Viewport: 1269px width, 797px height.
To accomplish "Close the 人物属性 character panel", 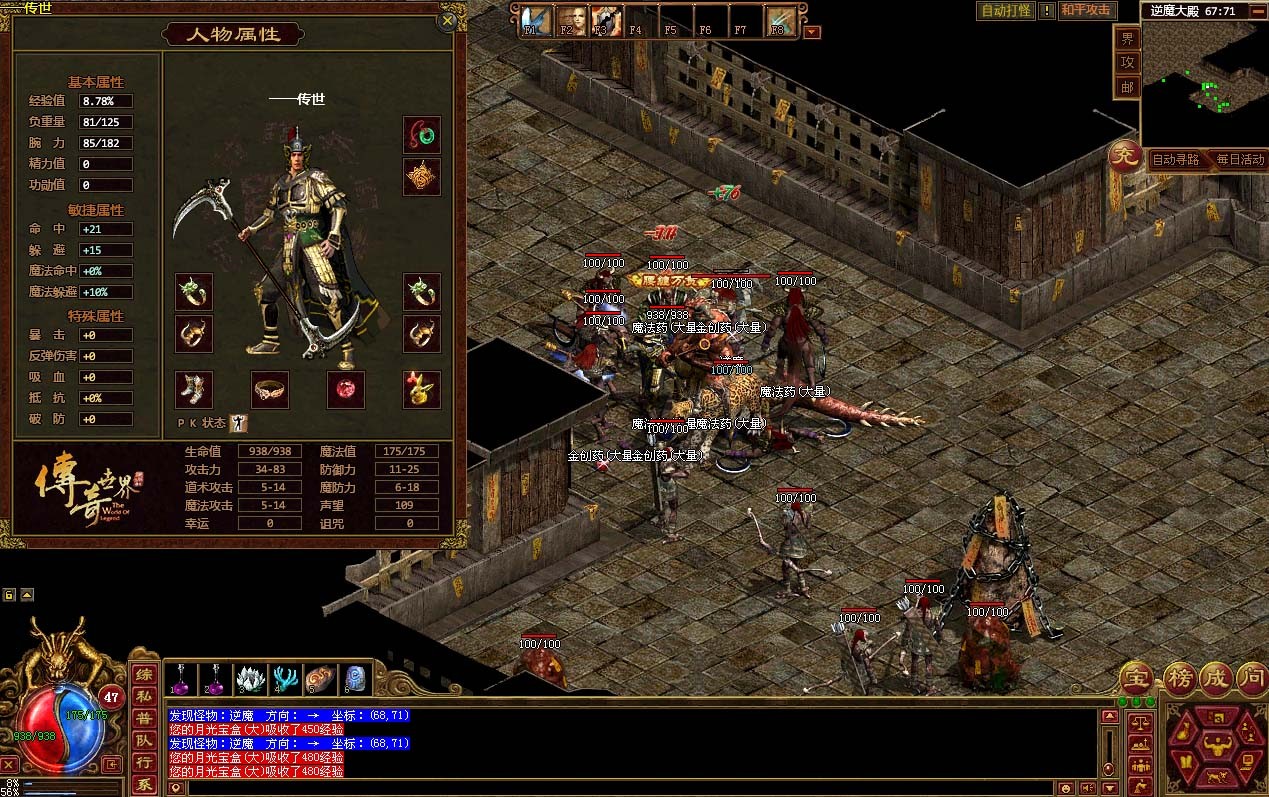I will 448,19.
